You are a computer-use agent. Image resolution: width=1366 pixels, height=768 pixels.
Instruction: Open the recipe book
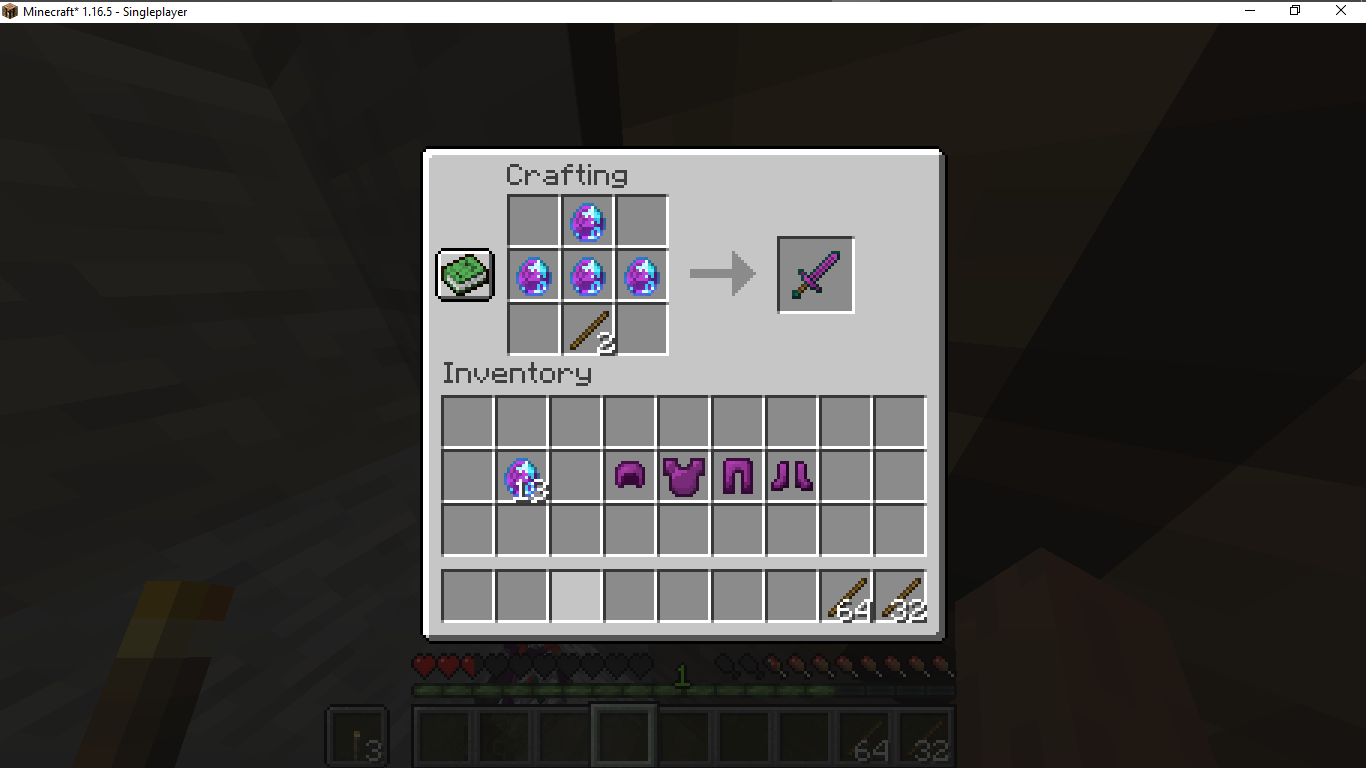pos(463,274)
